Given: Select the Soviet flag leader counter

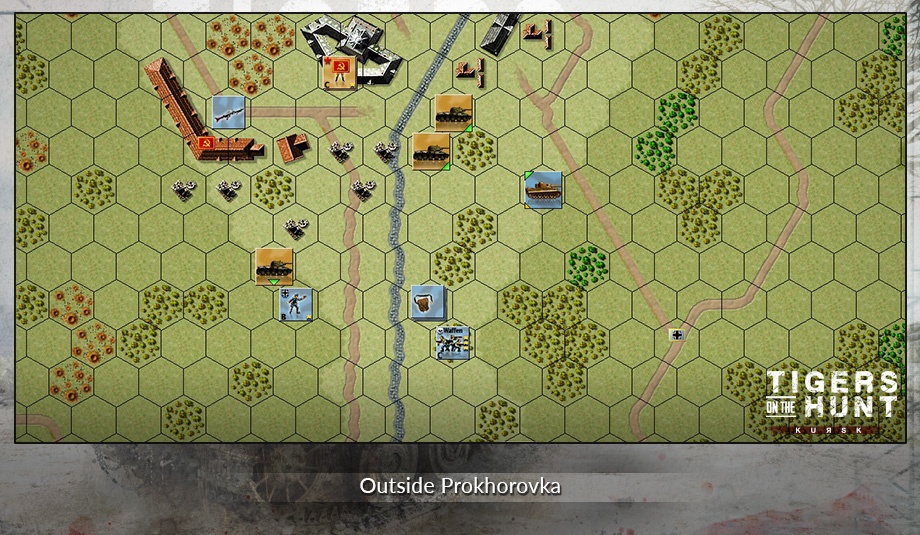Looking at the screenshot, I should coord(339,73).
